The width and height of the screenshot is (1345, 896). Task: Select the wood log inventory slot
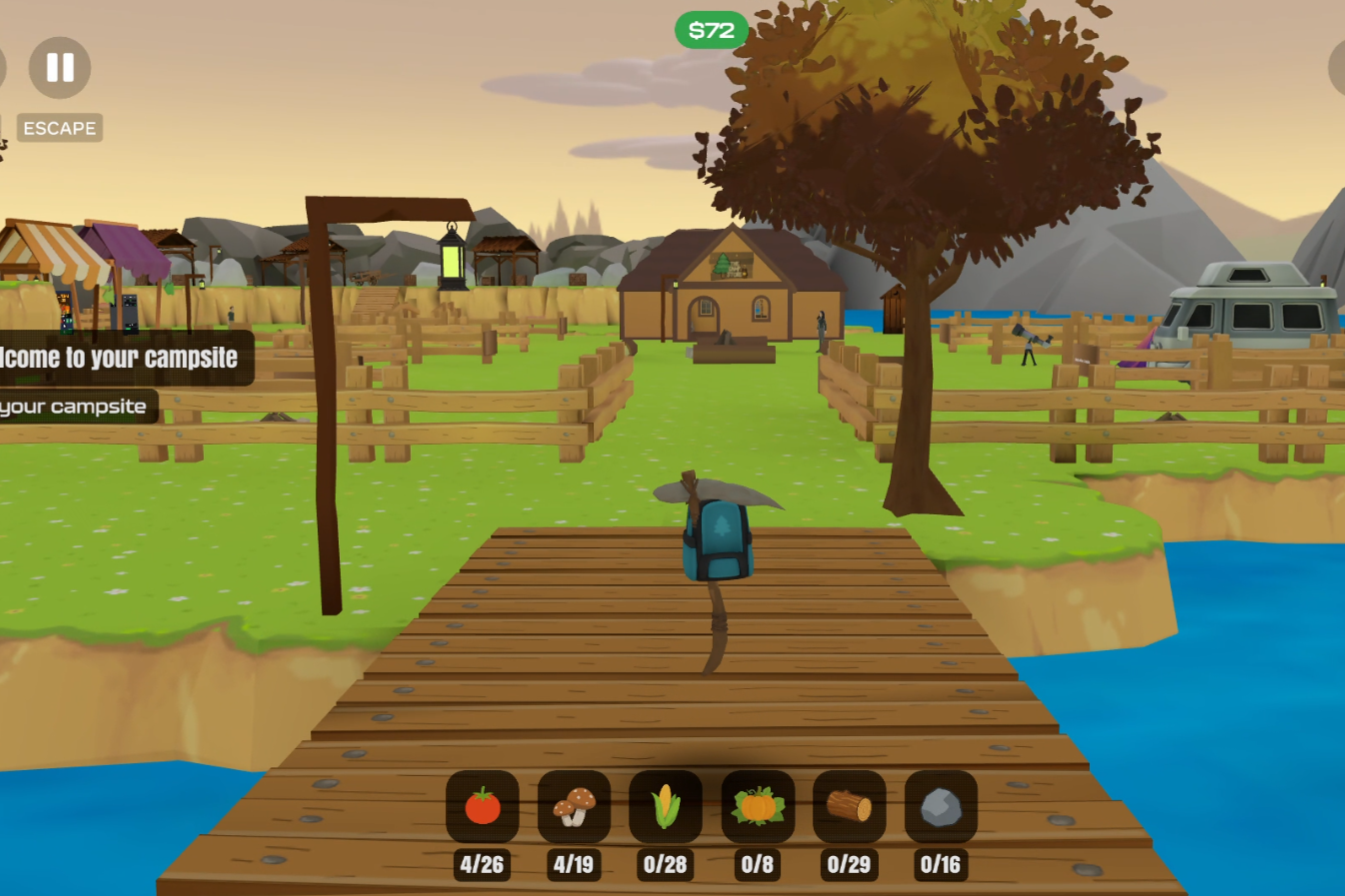click(849, 806)
